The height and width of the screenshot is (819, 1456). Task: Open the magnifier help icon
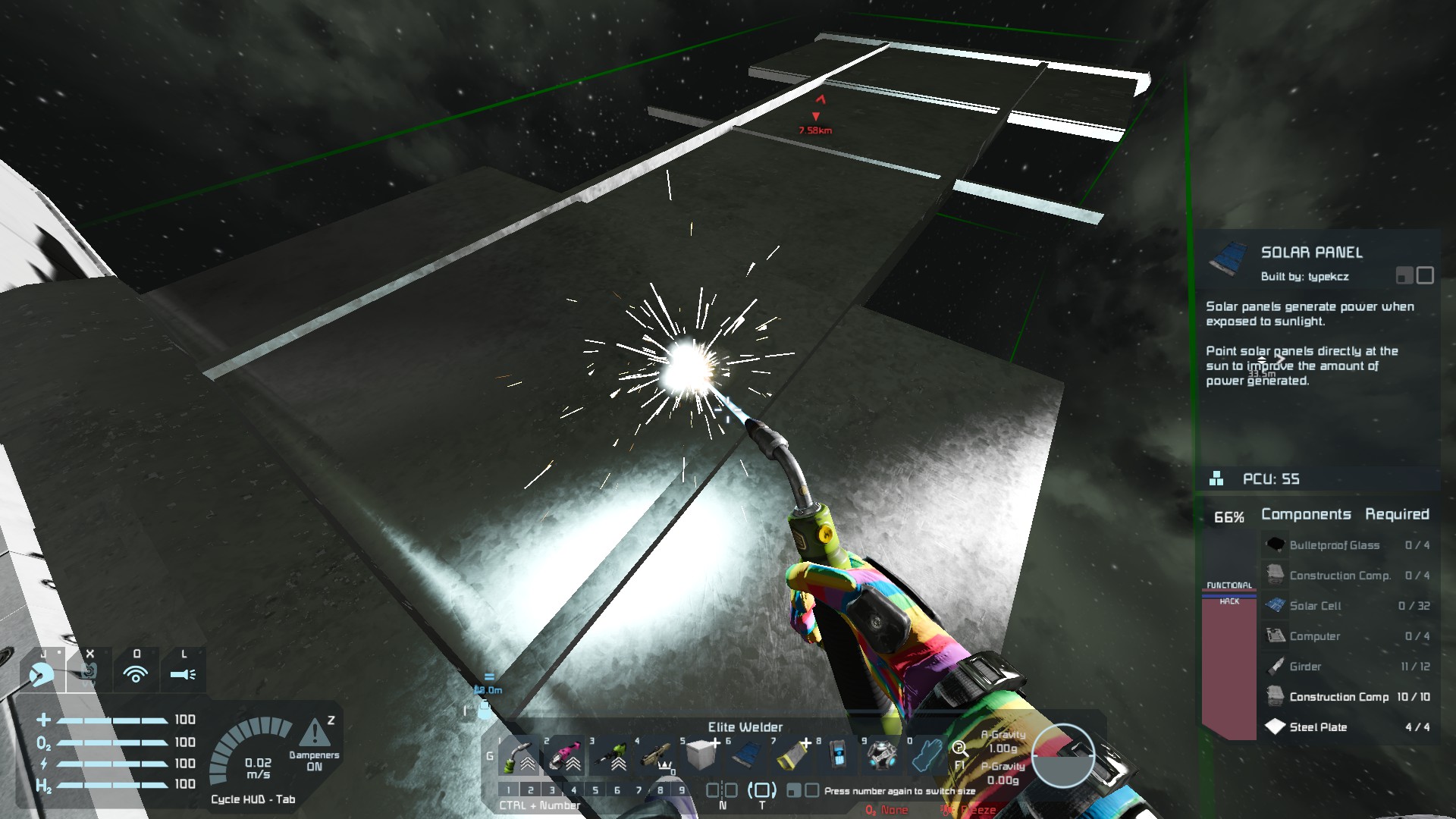coord(959,748)
